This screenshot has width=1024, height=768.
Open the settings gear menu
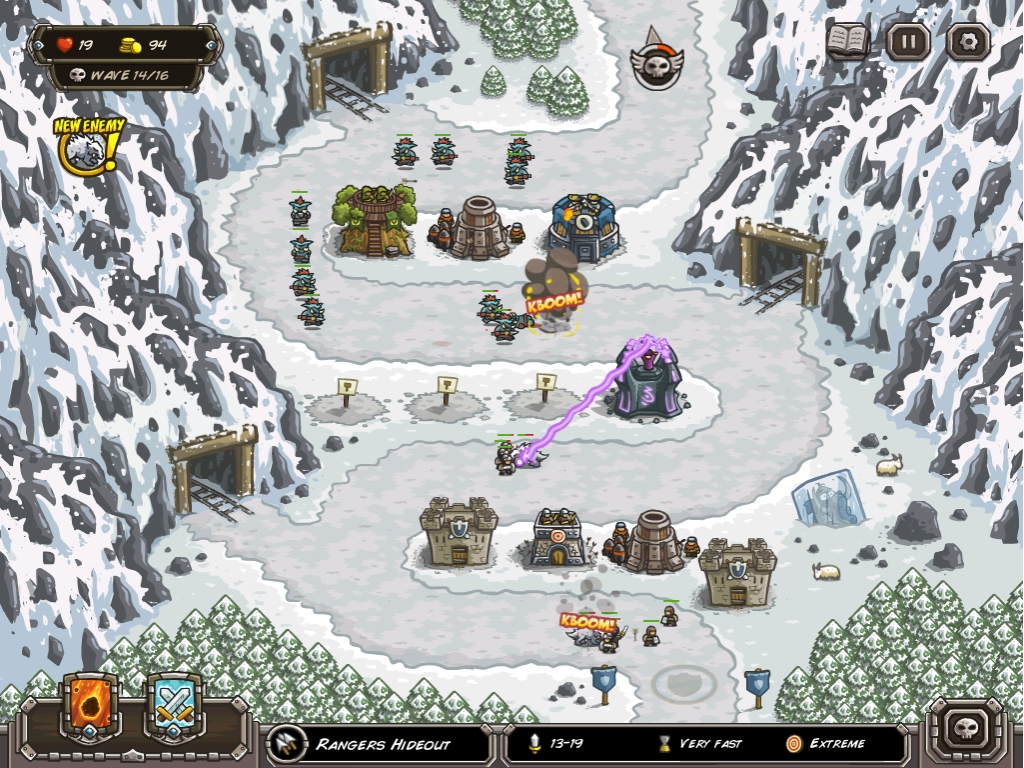[x=968, y=42]
